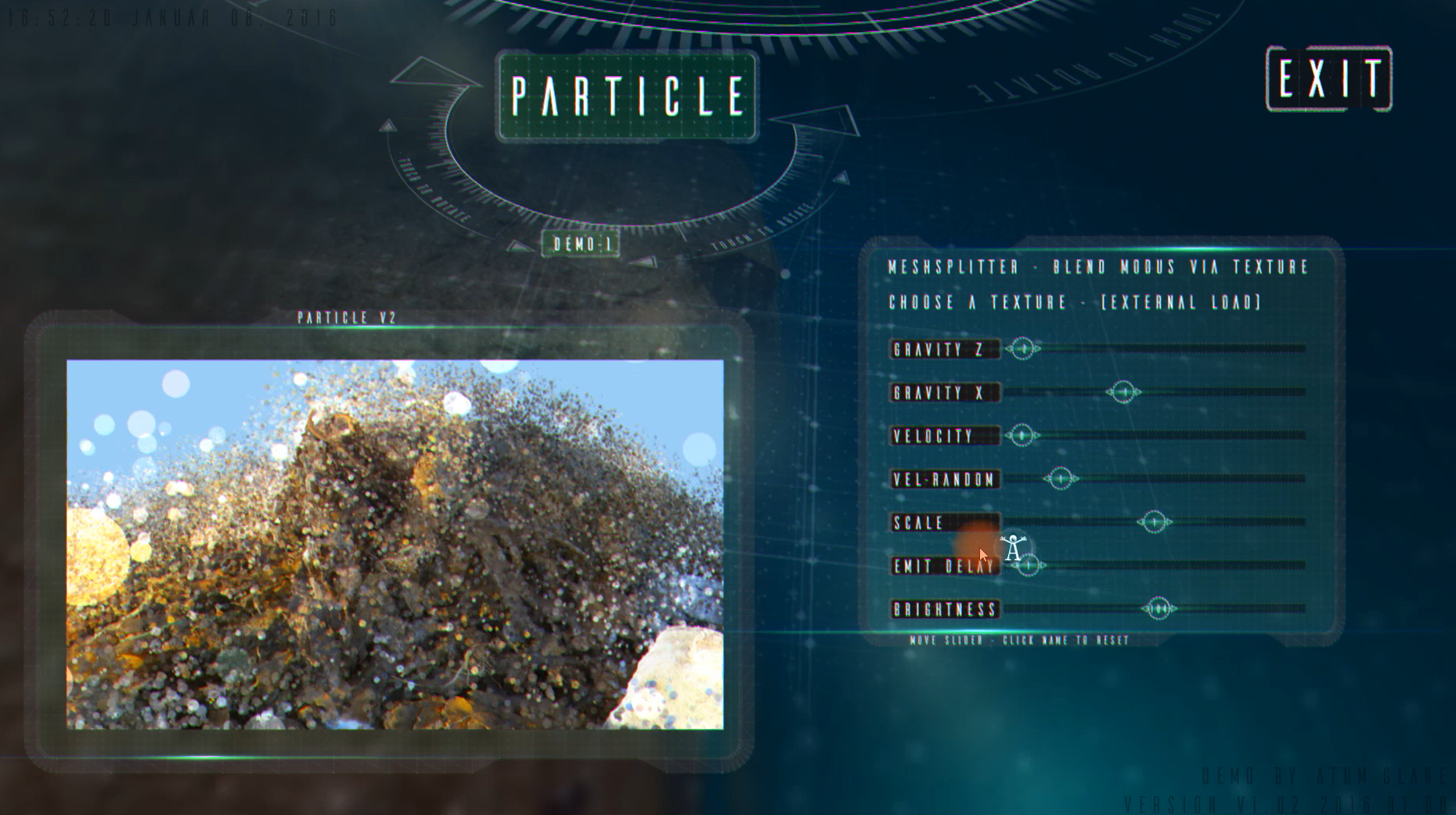Click the Scale slider handle

pos(1154,521)
